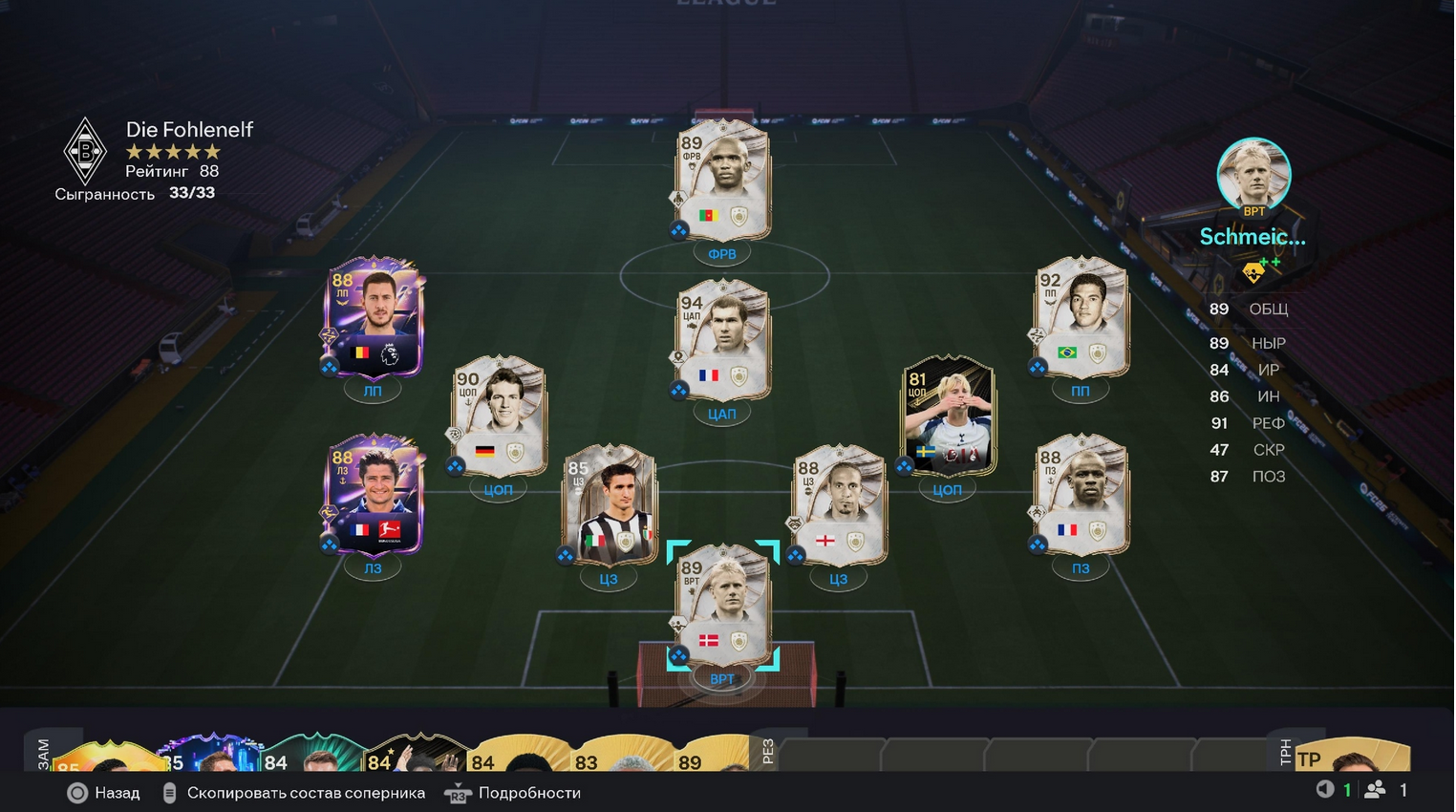Image resolution: width=1456 pixels, height=812 pixels.
Task: Select the 88 ЛП Belgian winger card
Action: tap(374, 317)
